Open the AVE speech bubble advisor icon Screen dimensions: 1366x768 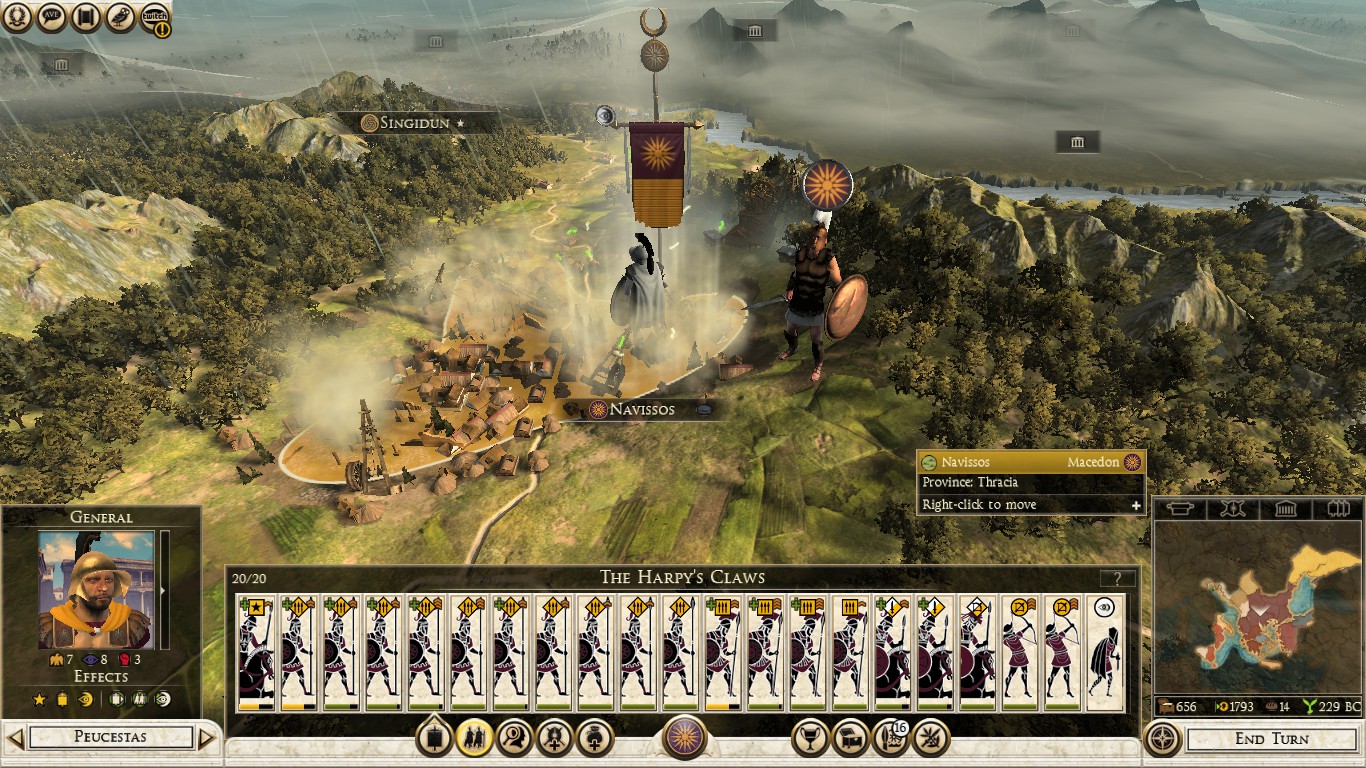(x=53, y=17)
